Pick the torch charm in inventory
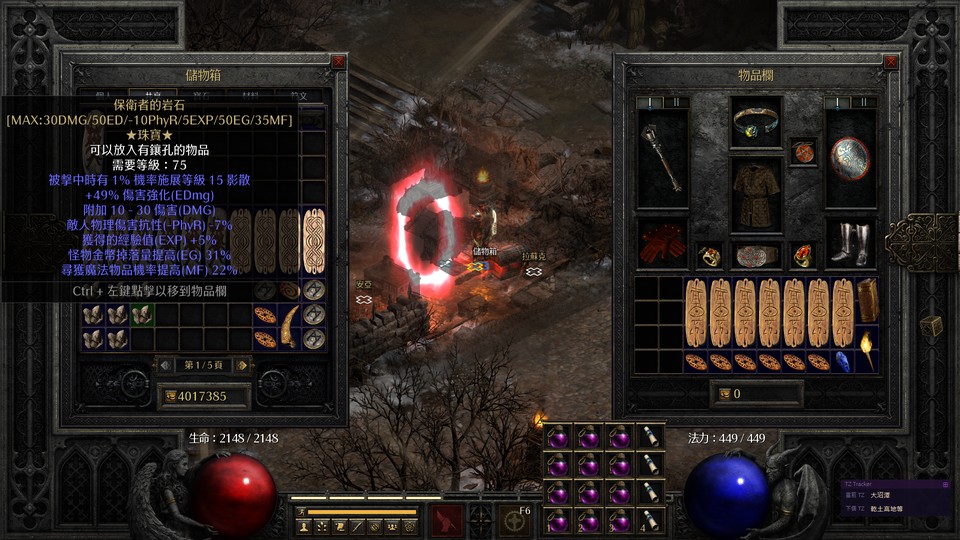960x540 pixels. coord(866,350)
